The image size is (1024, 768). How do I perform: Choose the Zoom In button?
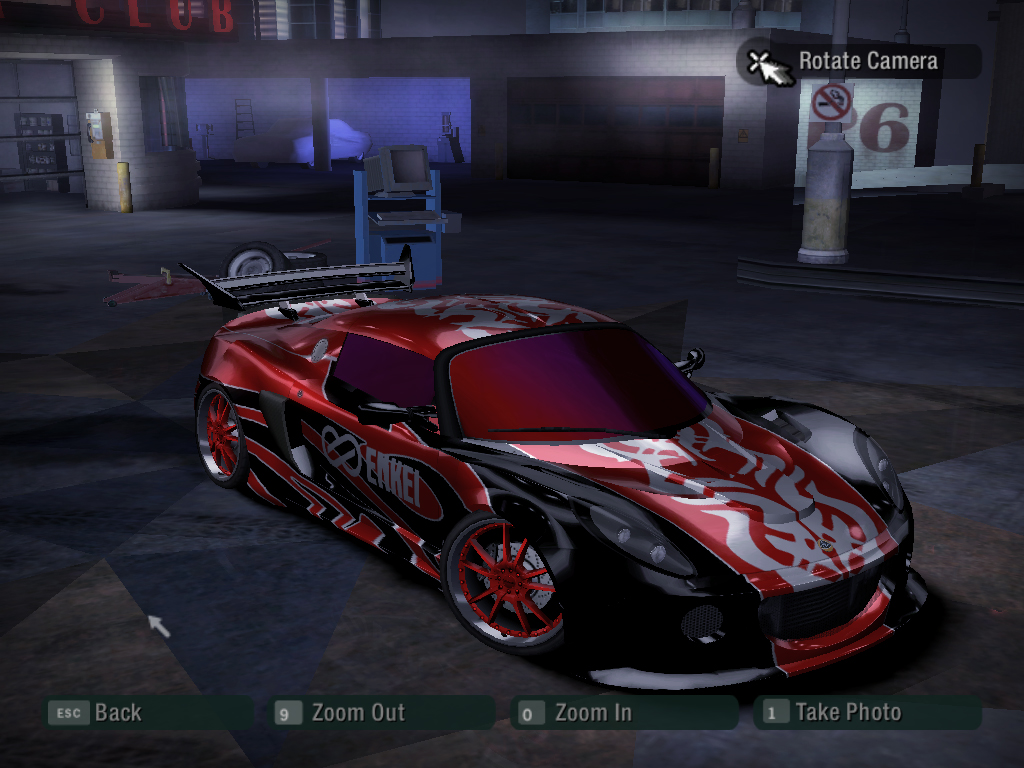tap(592, 713)
